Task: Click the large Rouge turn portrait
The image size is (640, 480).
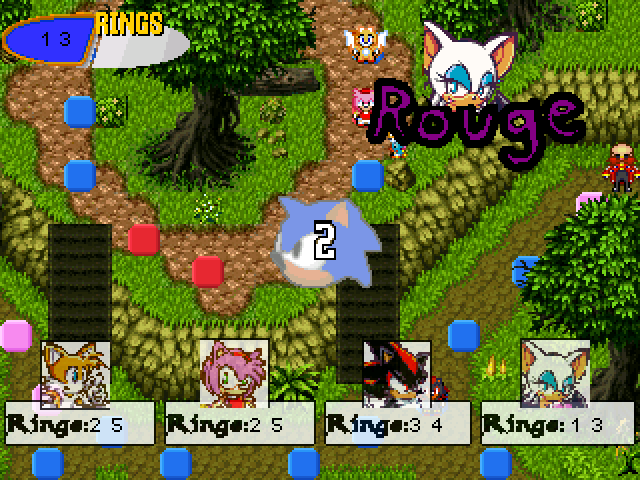Action: (x=461, y=65)
